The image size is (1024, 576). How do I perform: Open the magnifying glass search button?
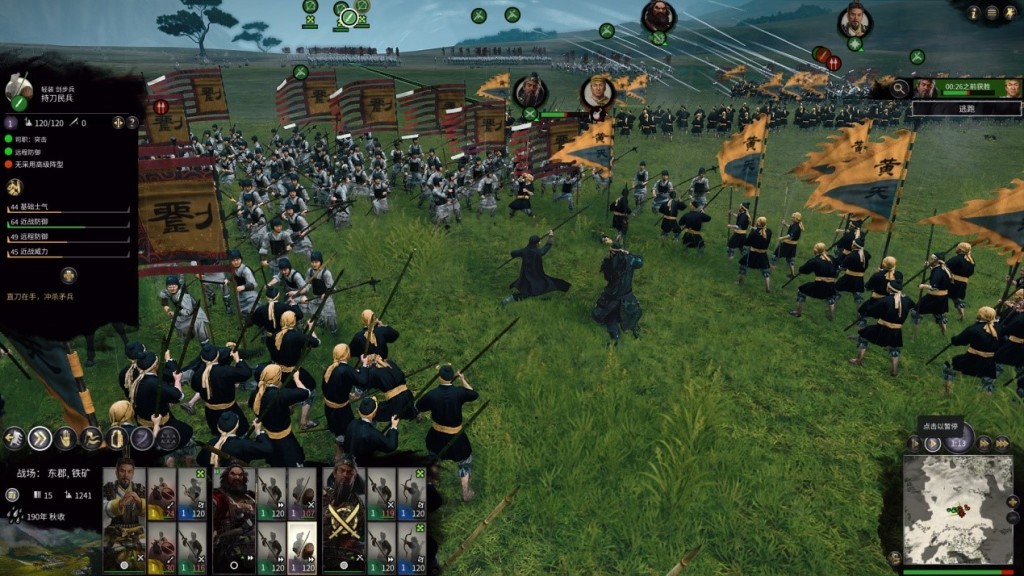coord(901,88)
